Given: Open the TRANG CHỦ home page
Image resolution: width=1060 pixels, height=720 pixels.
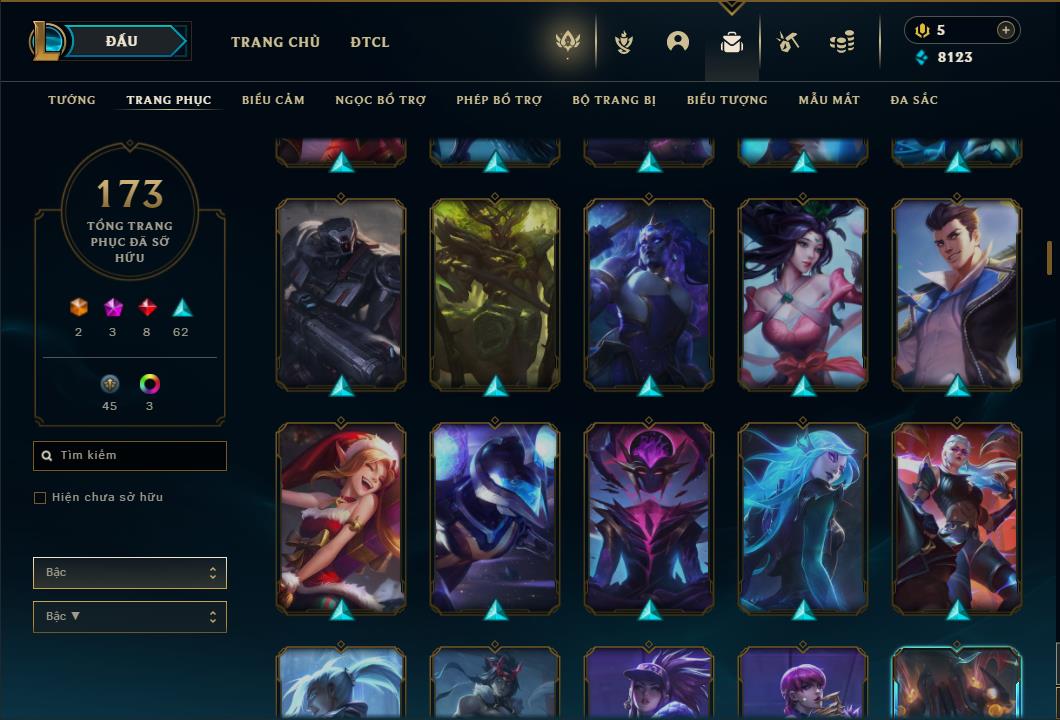Looking at the screenshot, I should pos(275,42).
